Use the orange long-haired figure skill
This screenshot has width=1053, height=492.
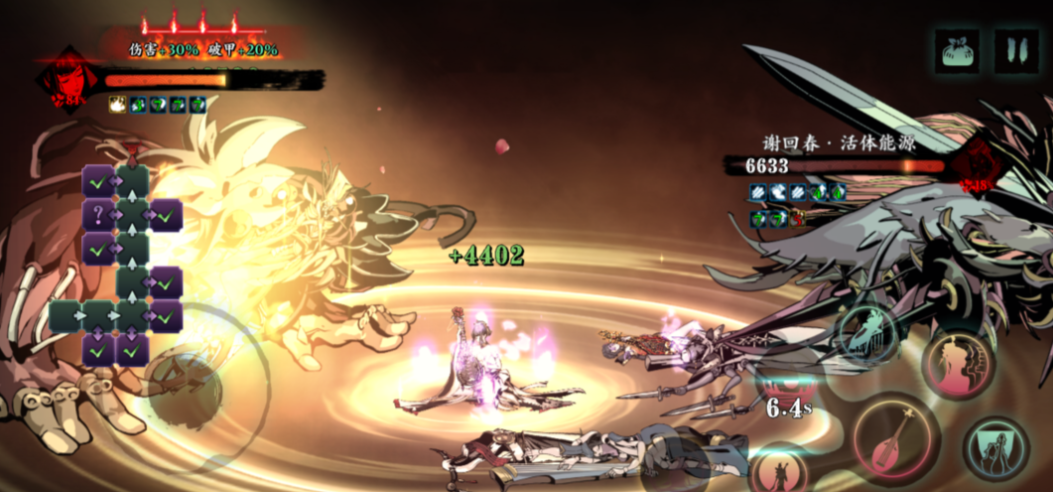[958, 364]
